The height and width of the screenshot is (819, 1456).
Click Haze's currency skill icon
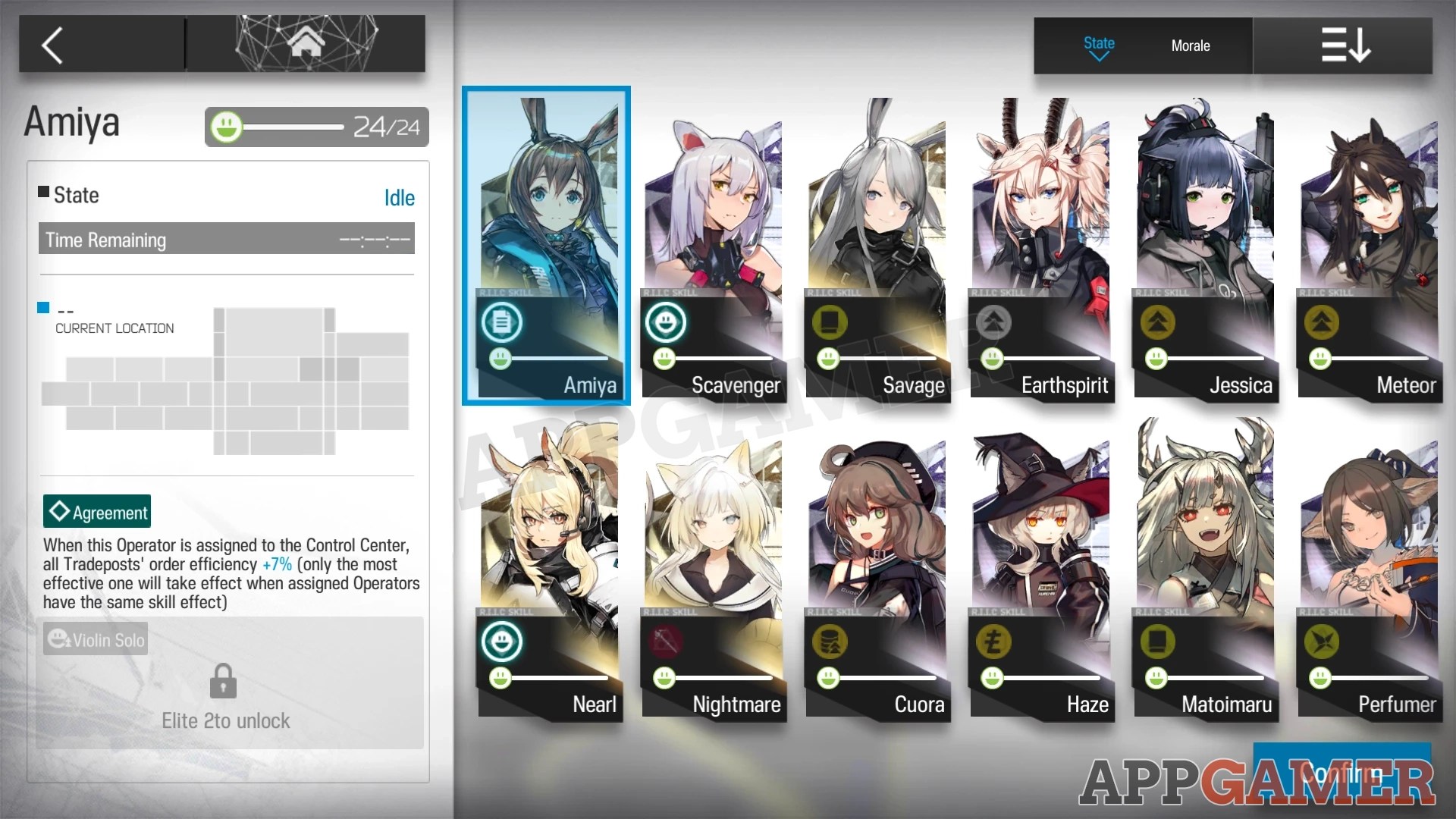click(x=993, y=641)
